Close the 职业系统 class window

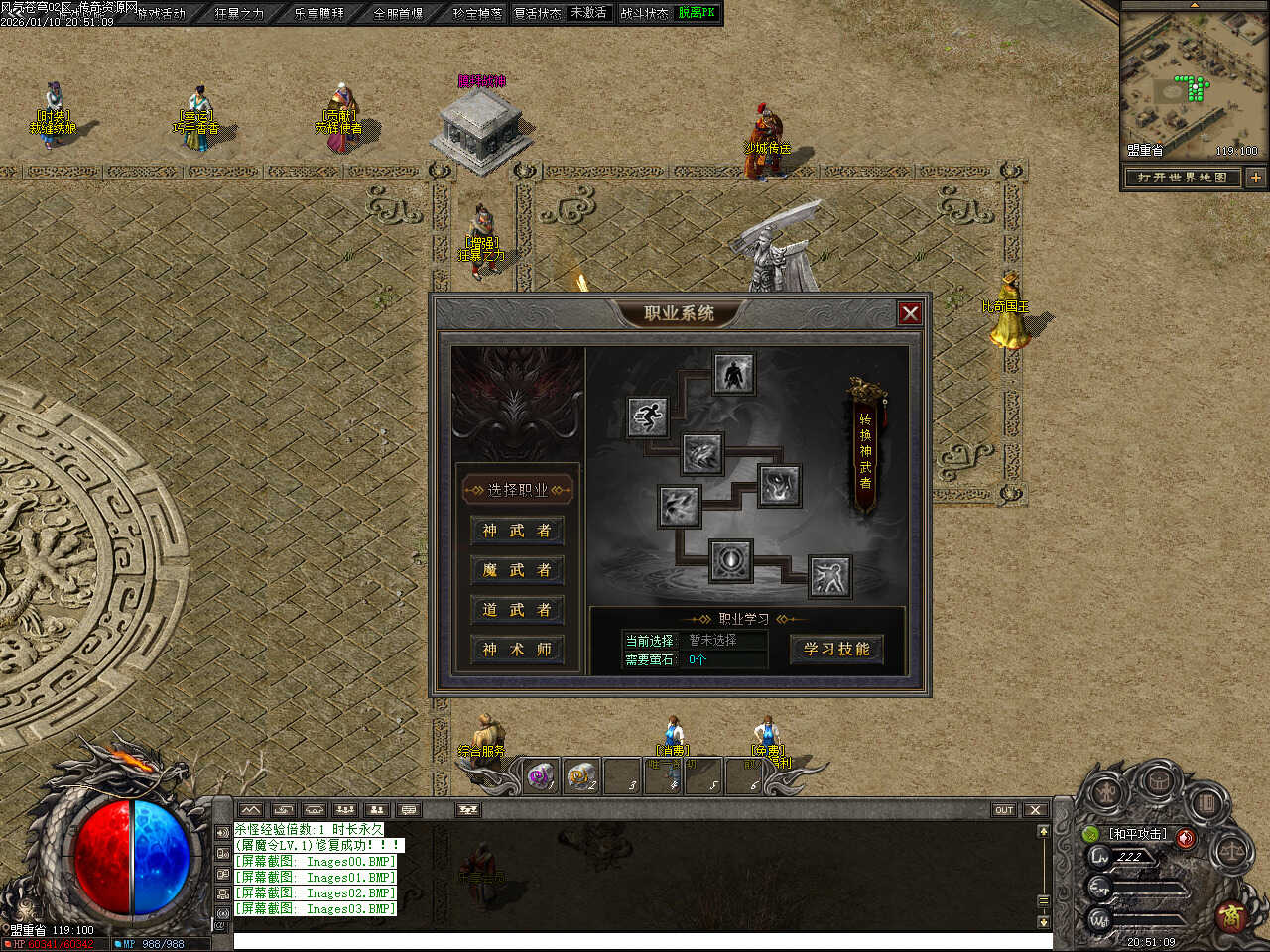pyautogui.click(x=909, y=313)
